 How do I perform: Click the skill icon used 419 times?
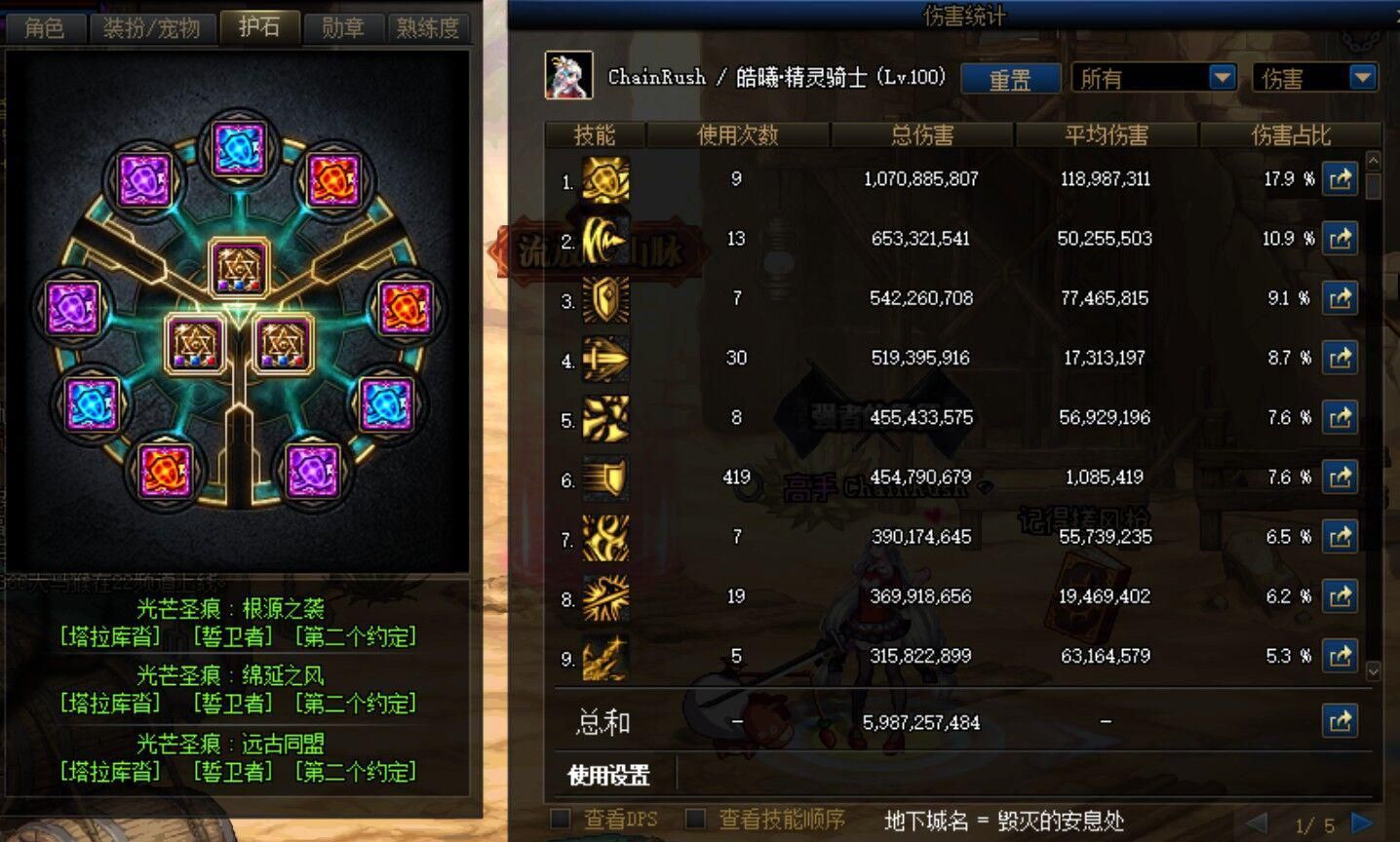(x=604, y=478)
